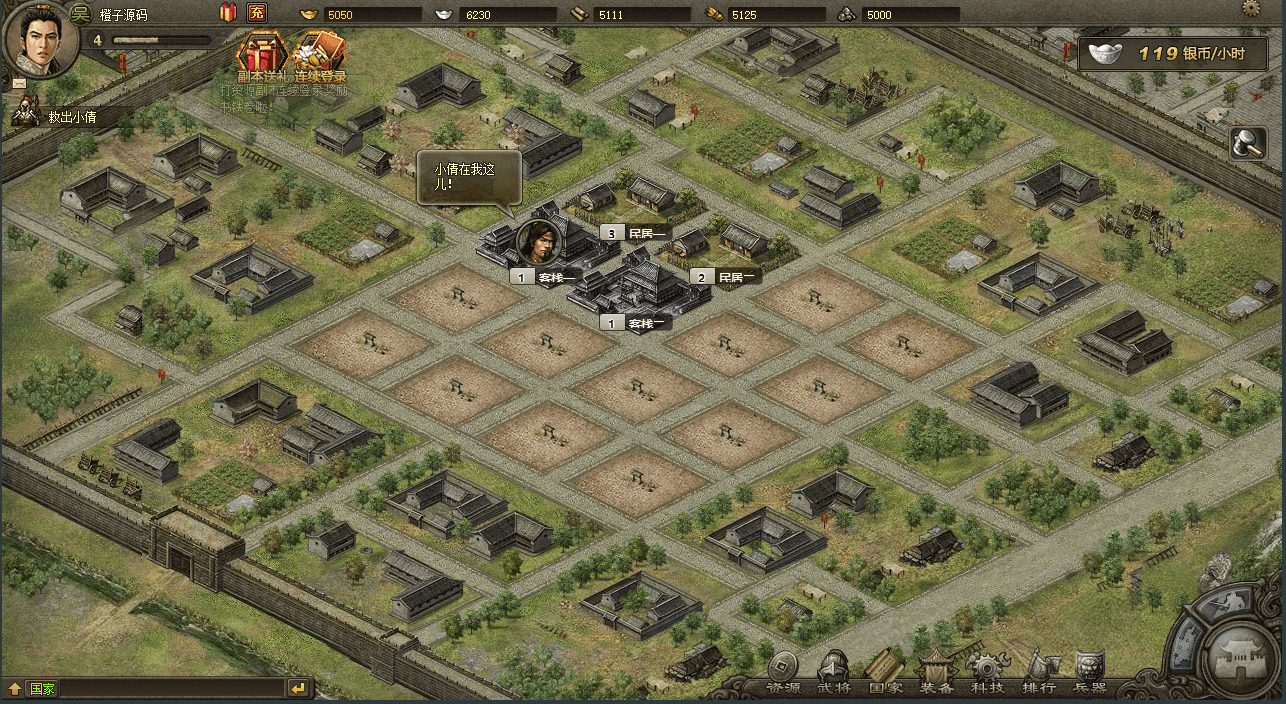Open the 资源 (Resources) menu
Image resolution: width=1286 pixels, height=704 pixels.
point(784,672)
